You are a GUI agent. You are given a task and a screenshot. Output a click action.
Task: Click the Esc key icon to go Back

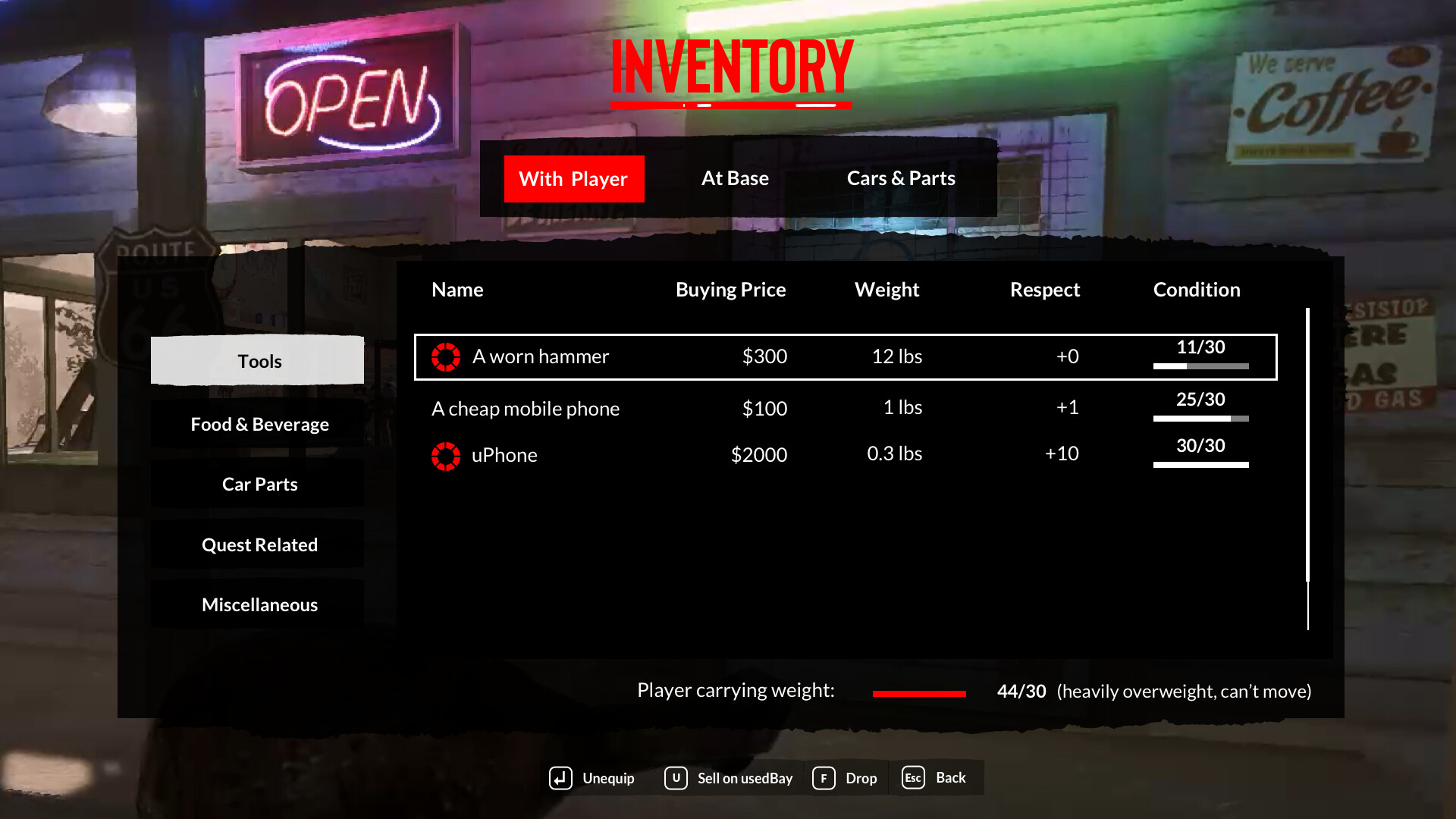[912, 778]
